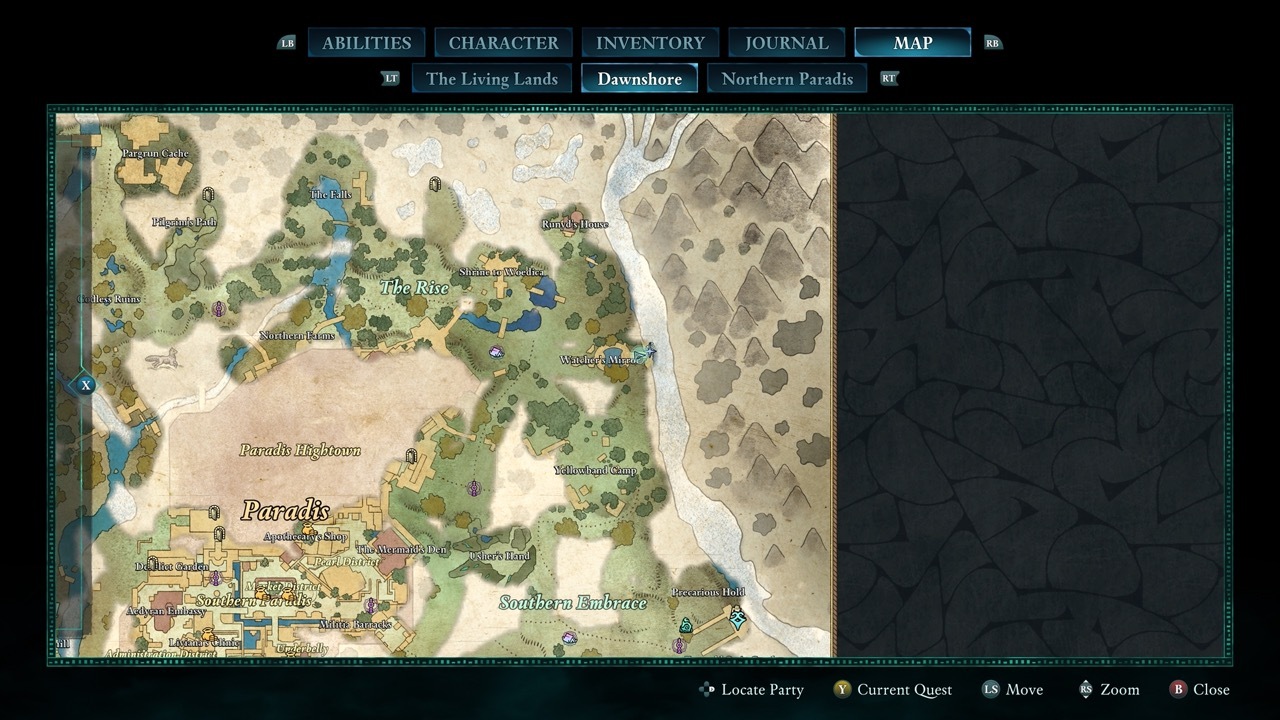Image resolution: width=1280 pixels, height=720 pixels.
Task: Pick the Yellowband Camp map location
Action: (x=595, y=470)
